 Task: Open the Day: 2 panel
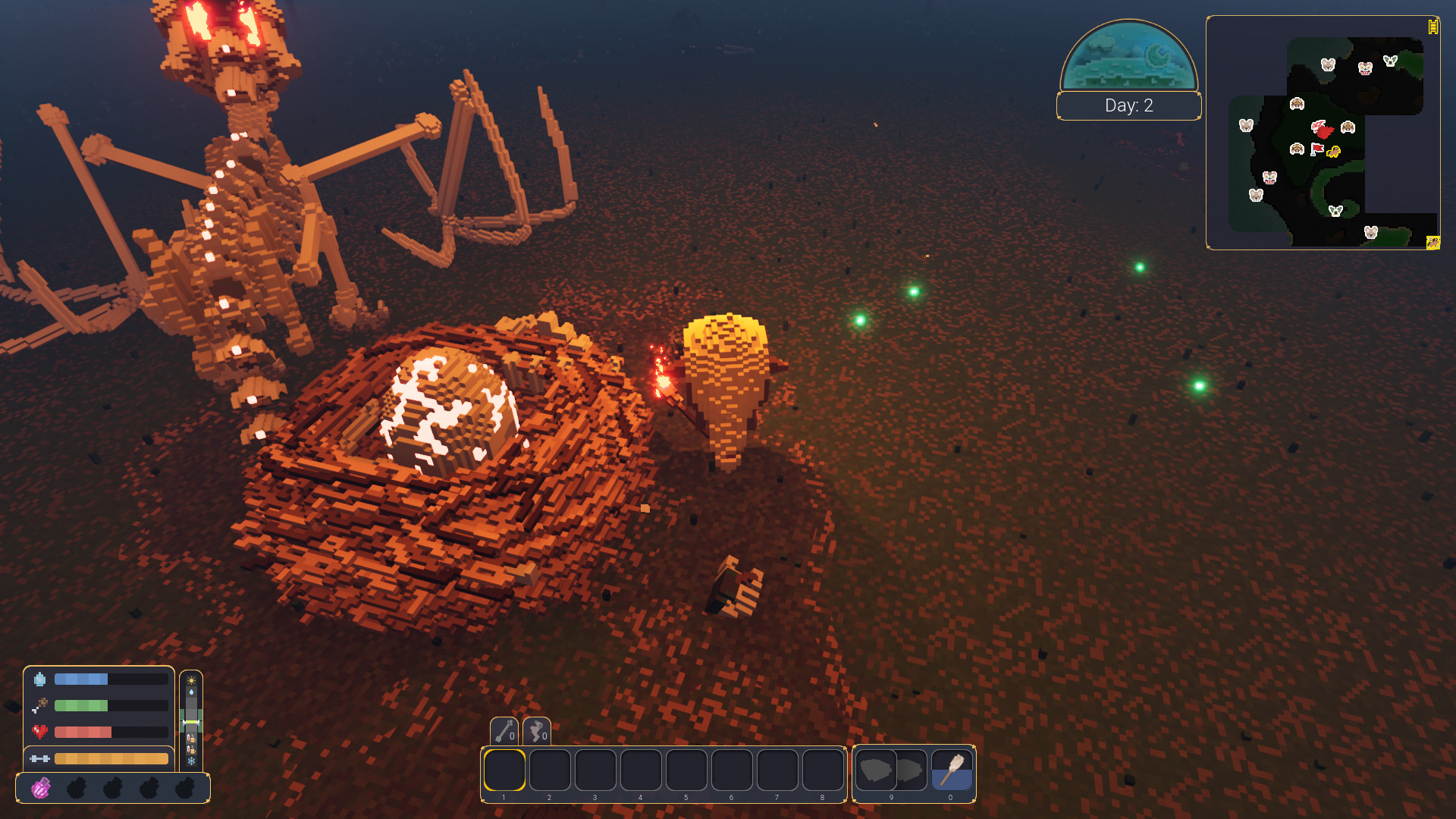pyautogui.click(x=1128, y=106)
